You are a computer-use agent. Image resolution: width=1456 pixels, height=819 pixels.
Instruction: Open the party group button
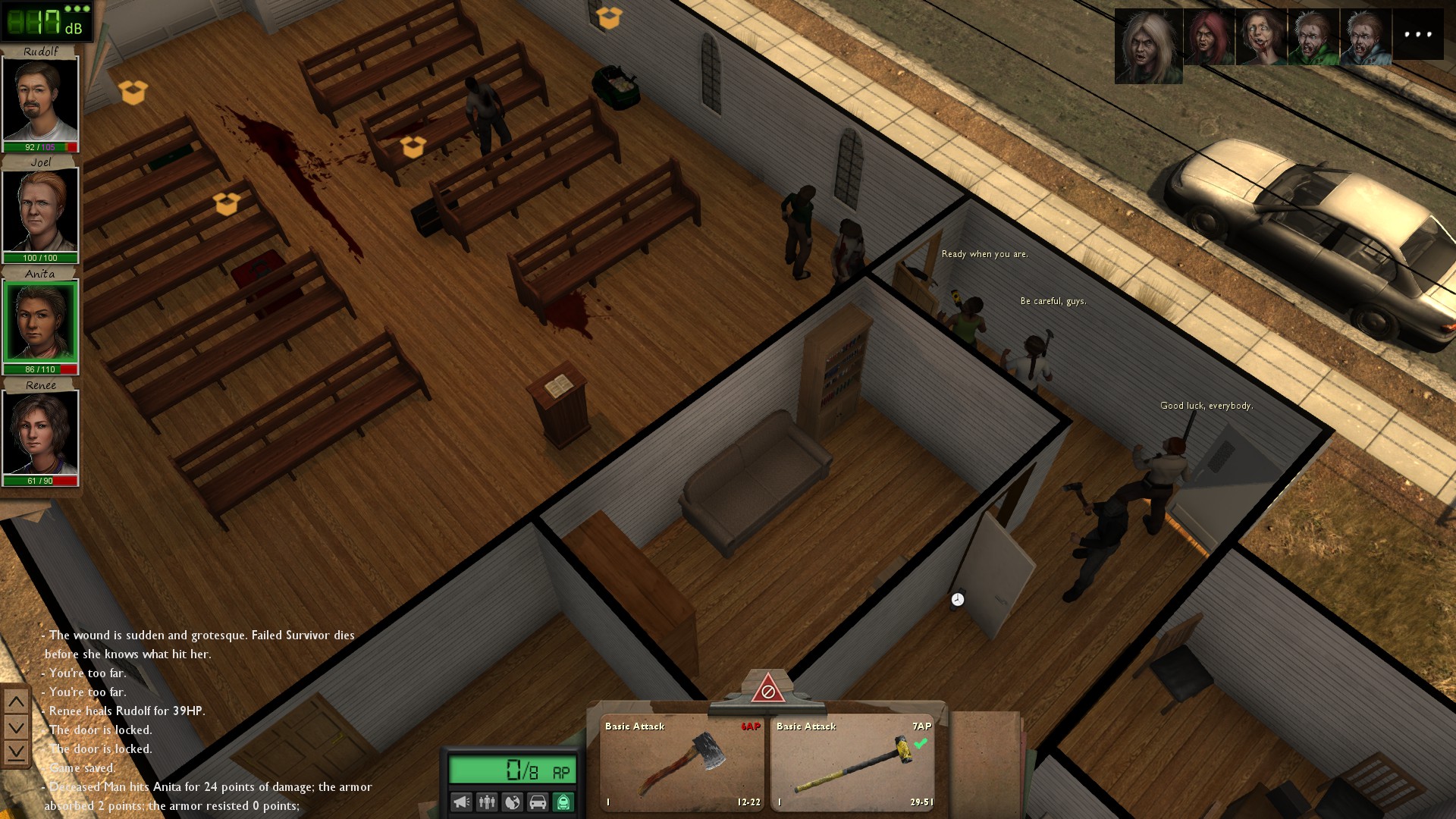[487, 802]
